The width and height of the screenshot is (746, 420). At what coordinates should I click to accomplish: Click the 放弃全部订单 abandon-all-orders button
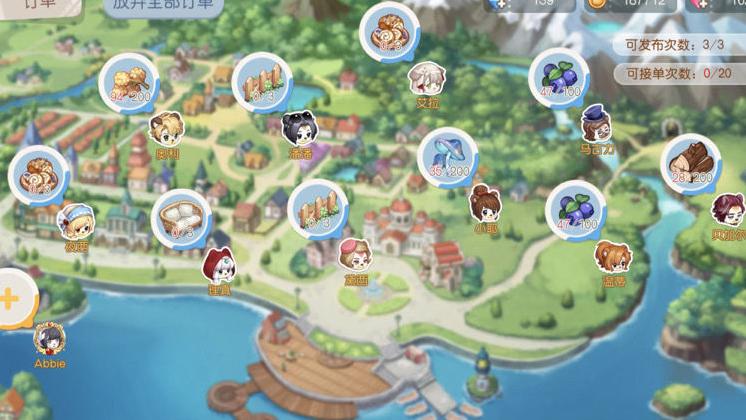coord(162,5)
